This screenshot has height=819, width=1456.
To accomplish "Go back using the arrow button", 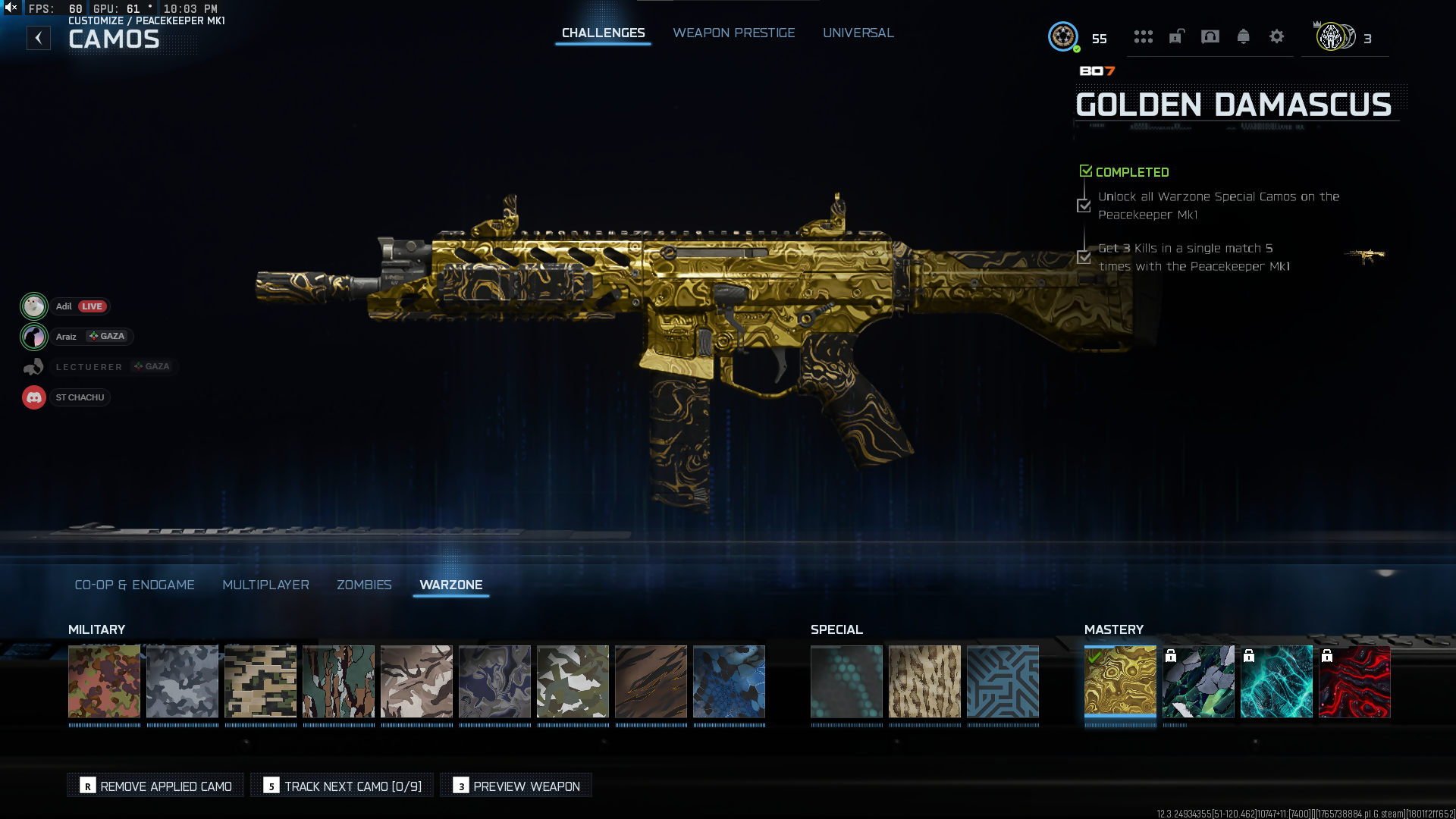I will tap(39, 38).
